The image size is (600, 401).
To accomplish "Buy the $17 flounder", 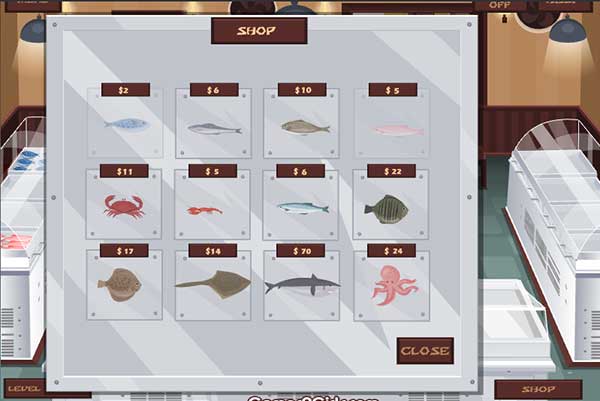I will pos(122,285).
